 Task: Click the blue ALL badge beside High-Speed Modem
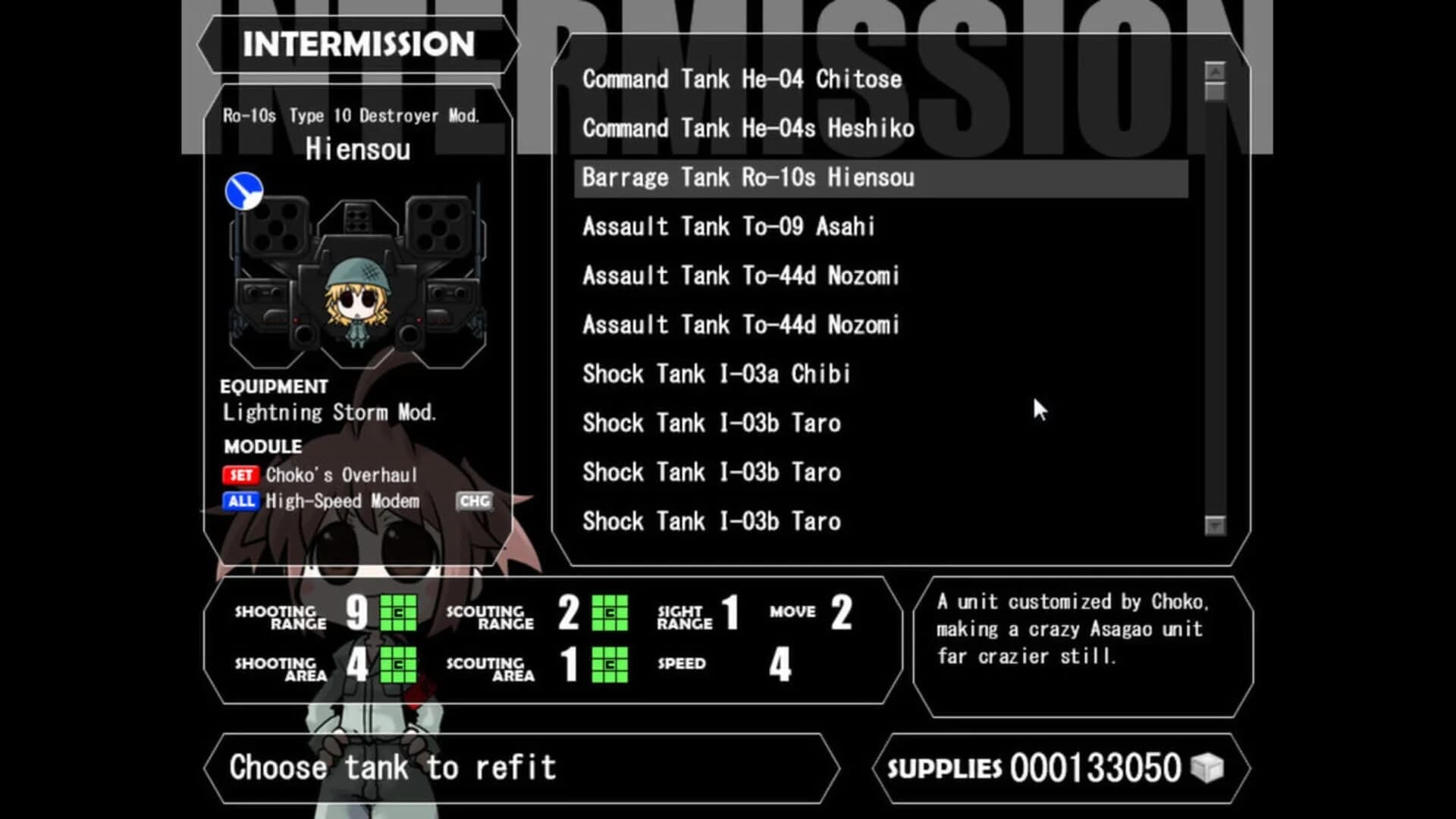coord(240,501)
